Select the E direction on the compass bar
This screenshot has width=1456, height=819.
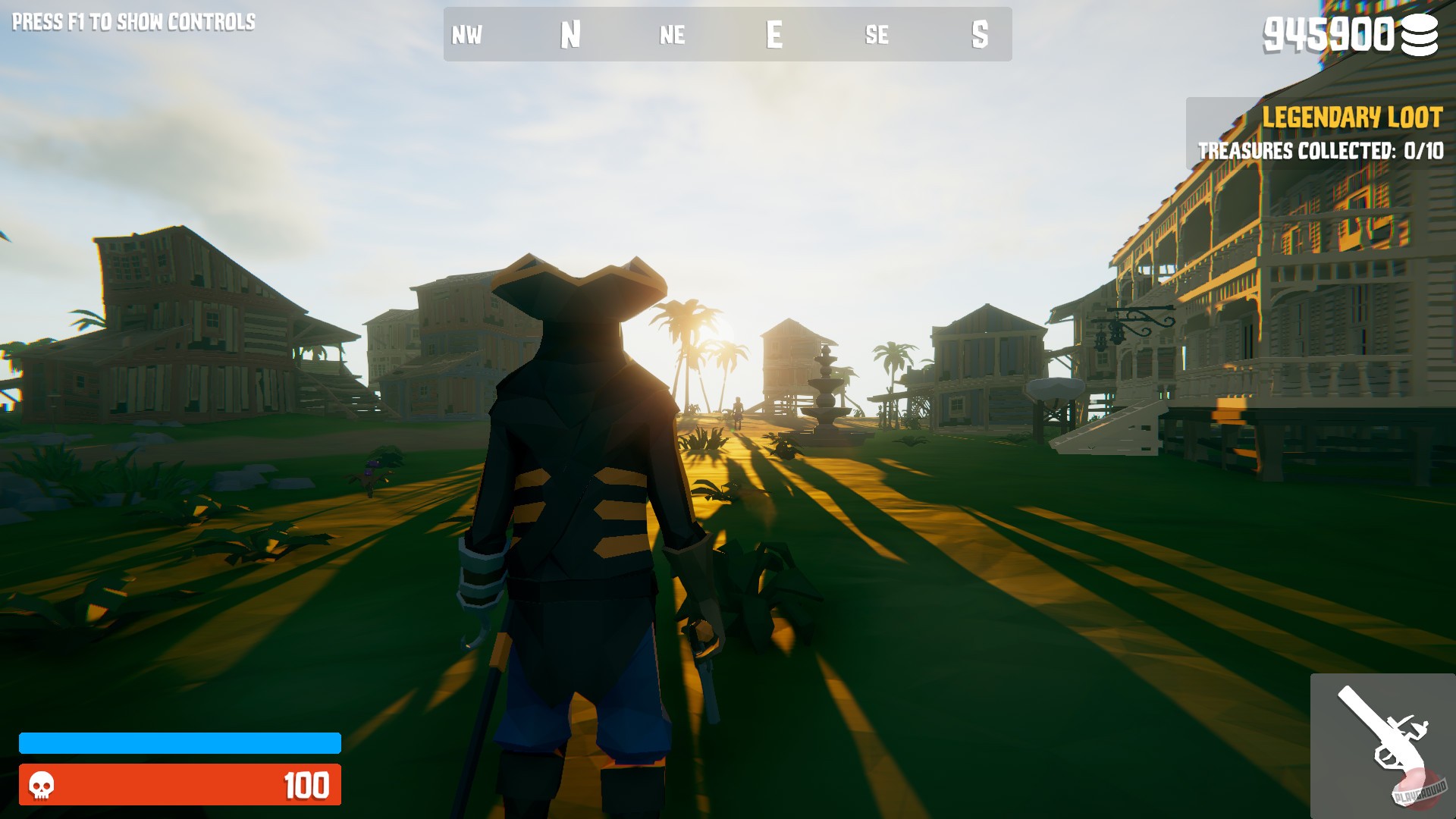click(774, 33)
